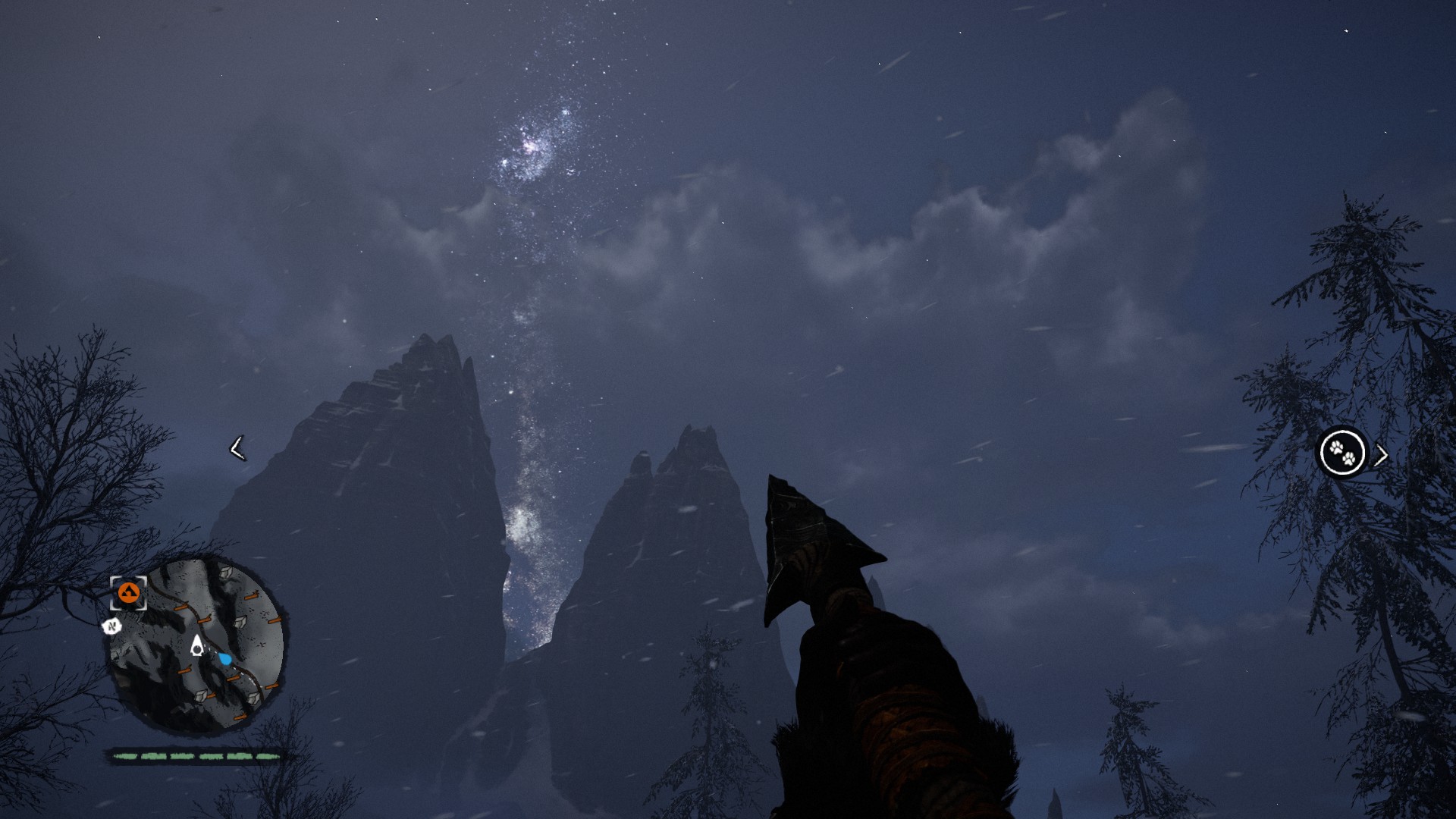Click the left-pointing chevron arrow
This screenshot has width=1456, height=819.
click(237, 448)
